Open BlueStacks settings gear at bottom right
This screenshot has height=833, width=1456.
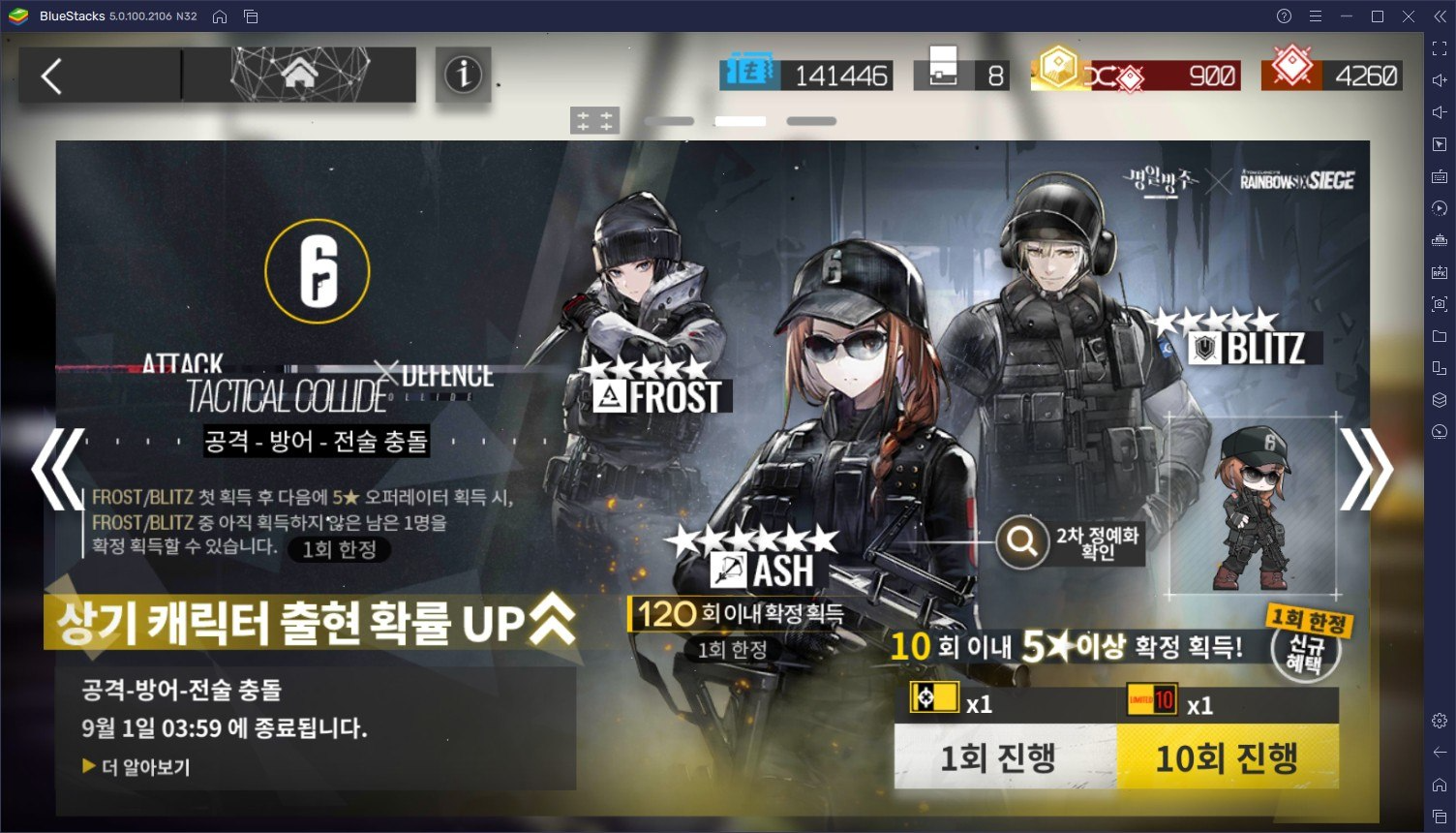(x=1440, y=721)
